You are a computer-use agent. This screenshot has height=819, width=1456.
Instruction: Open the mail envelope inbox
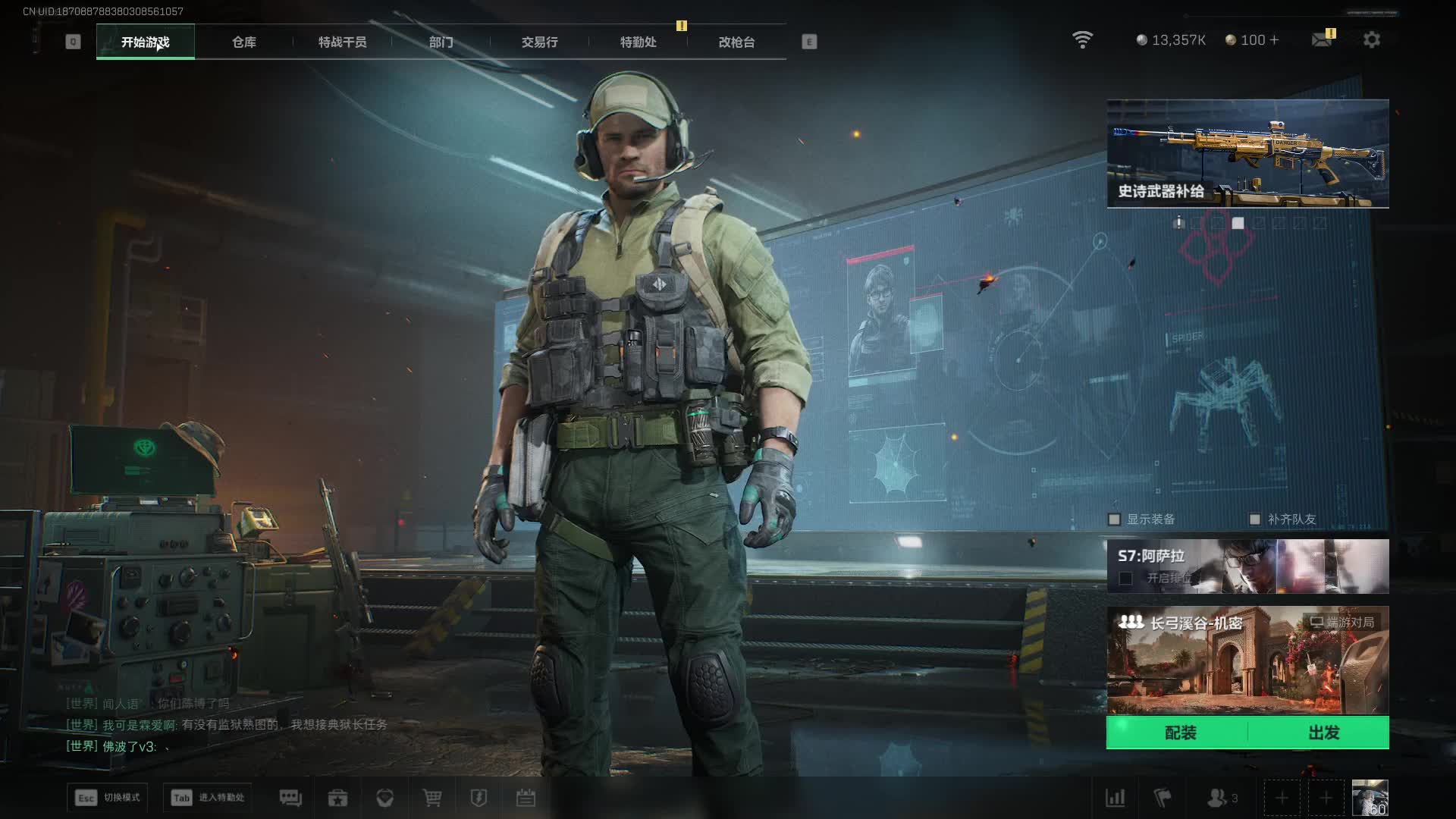pos(1322,39)
